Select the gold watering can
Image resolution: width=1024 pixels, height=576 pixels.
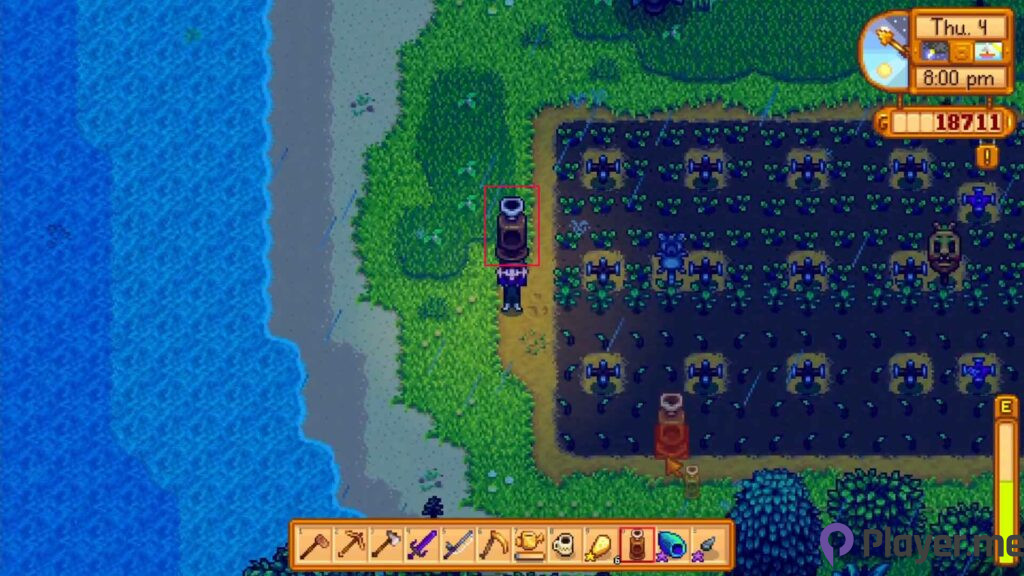click(529, 544)
